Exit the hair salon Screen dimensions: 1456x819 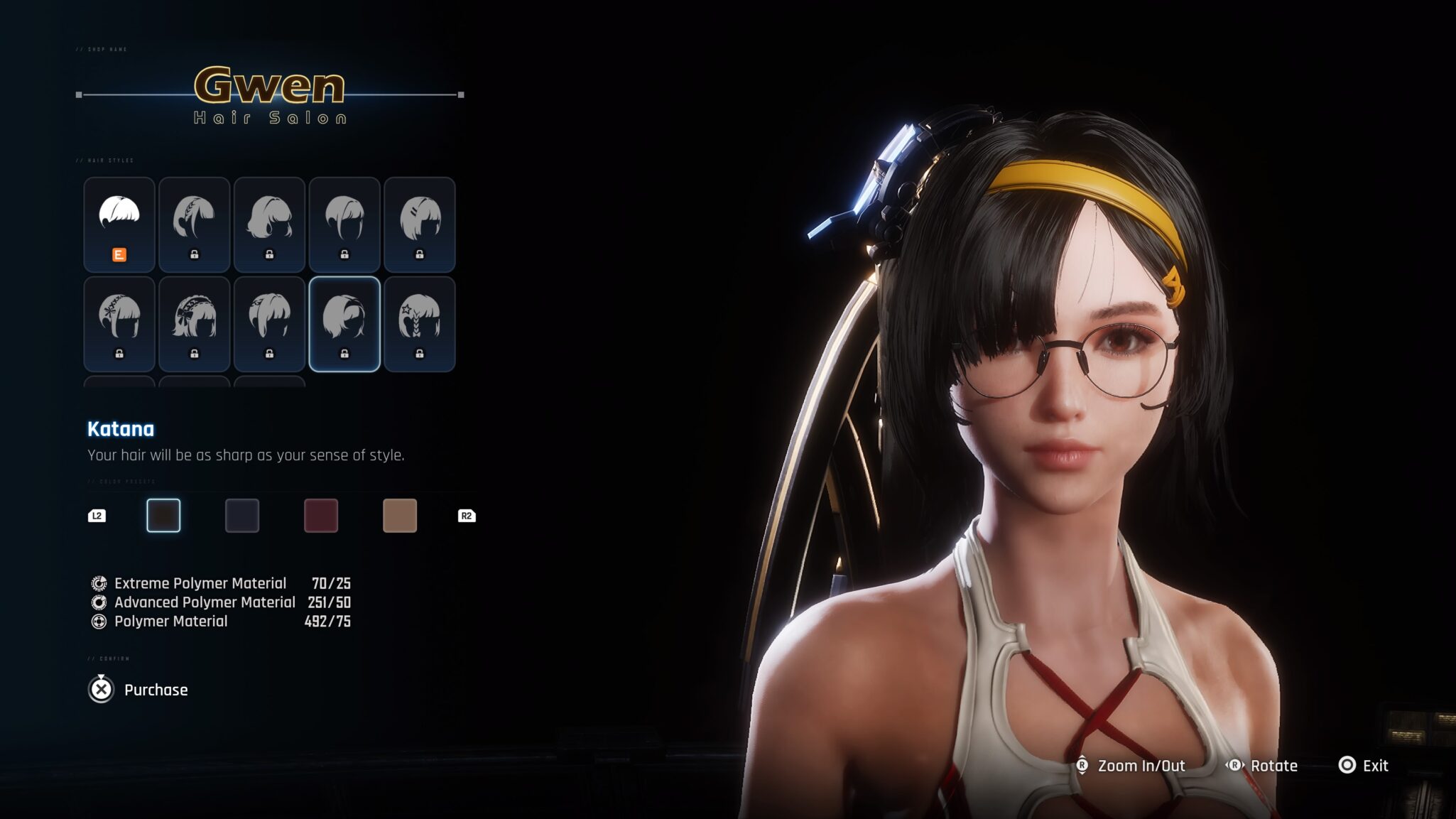pyautogui.click(x=1364, y=766)
